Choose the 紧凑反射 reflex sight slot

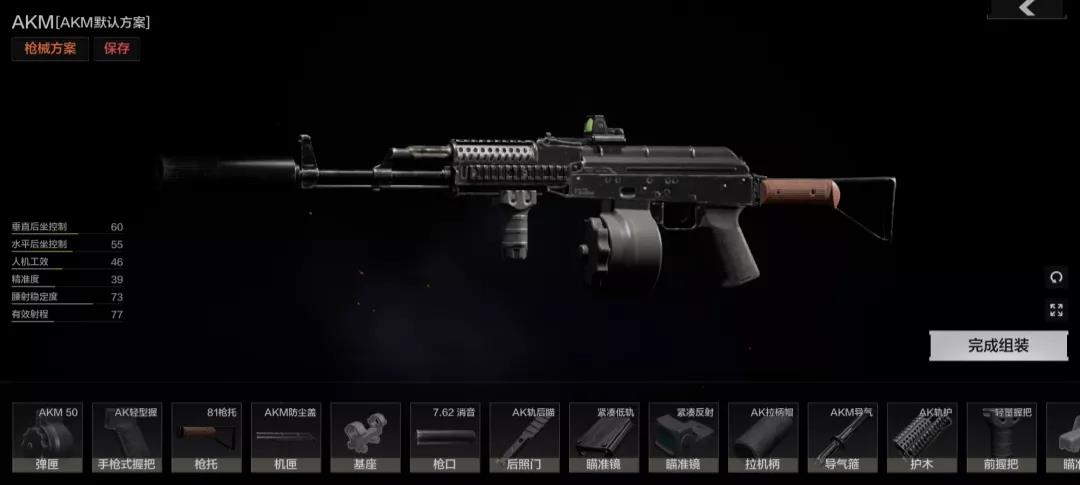[684, 437]
